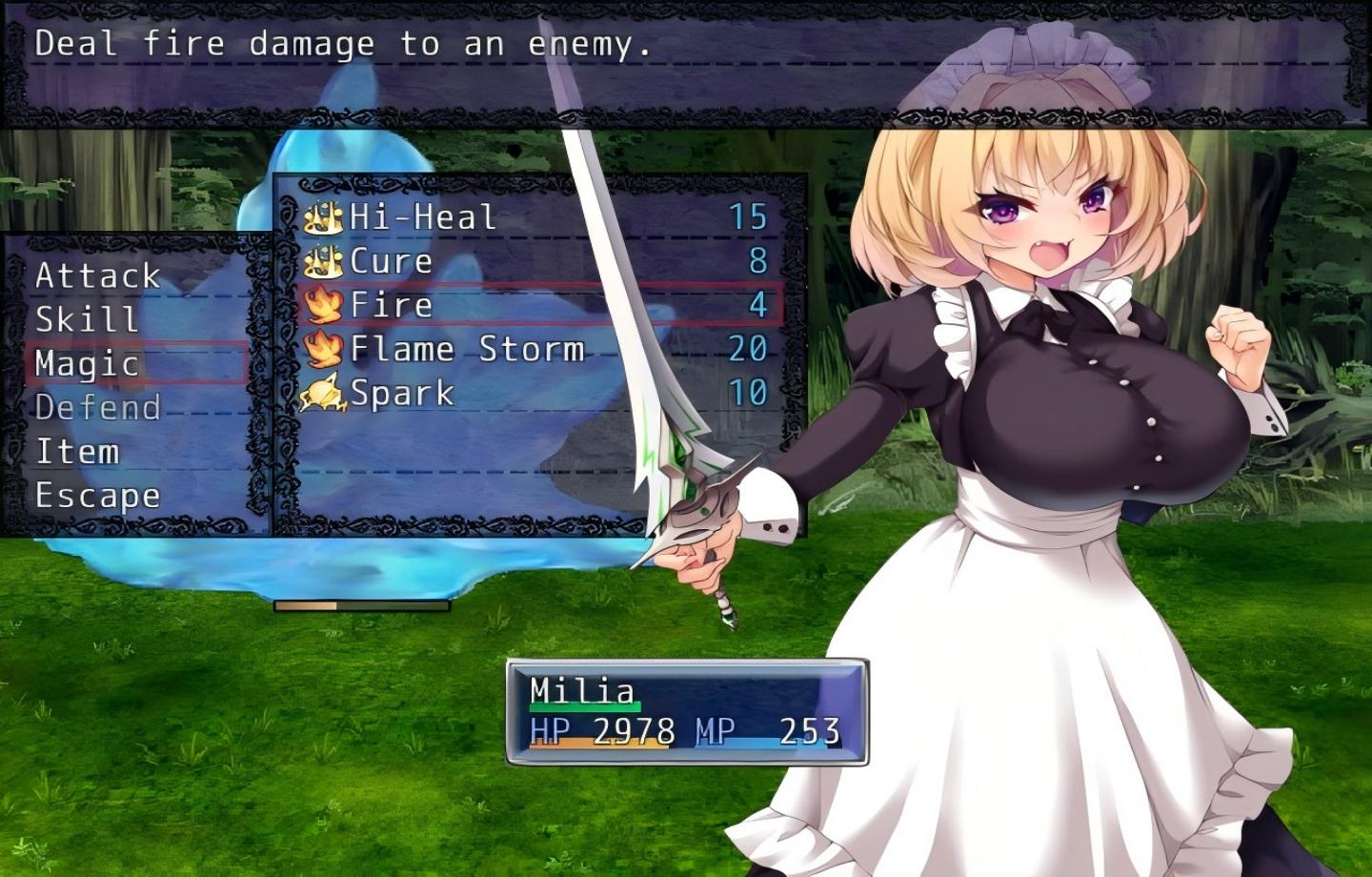This screenshot has height=877, width=1372.
Task: Pick Hi-Heal from the spell list
Action: [x=422, y=217]
